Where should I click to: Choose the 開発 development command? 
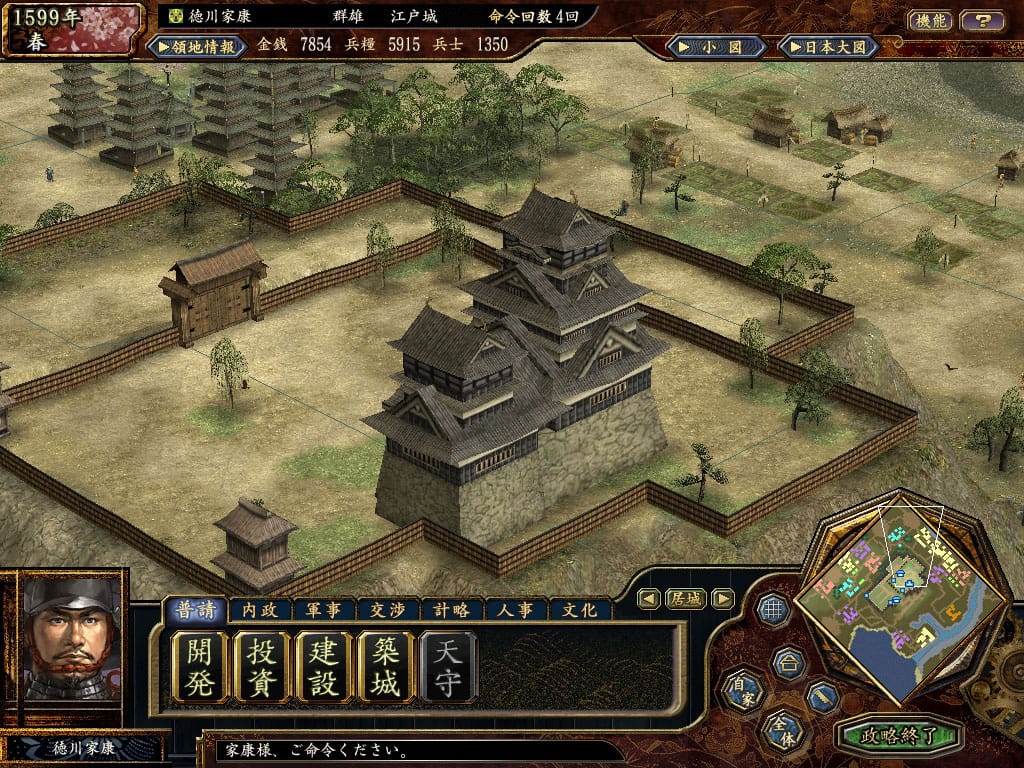[x=199, y=666]
